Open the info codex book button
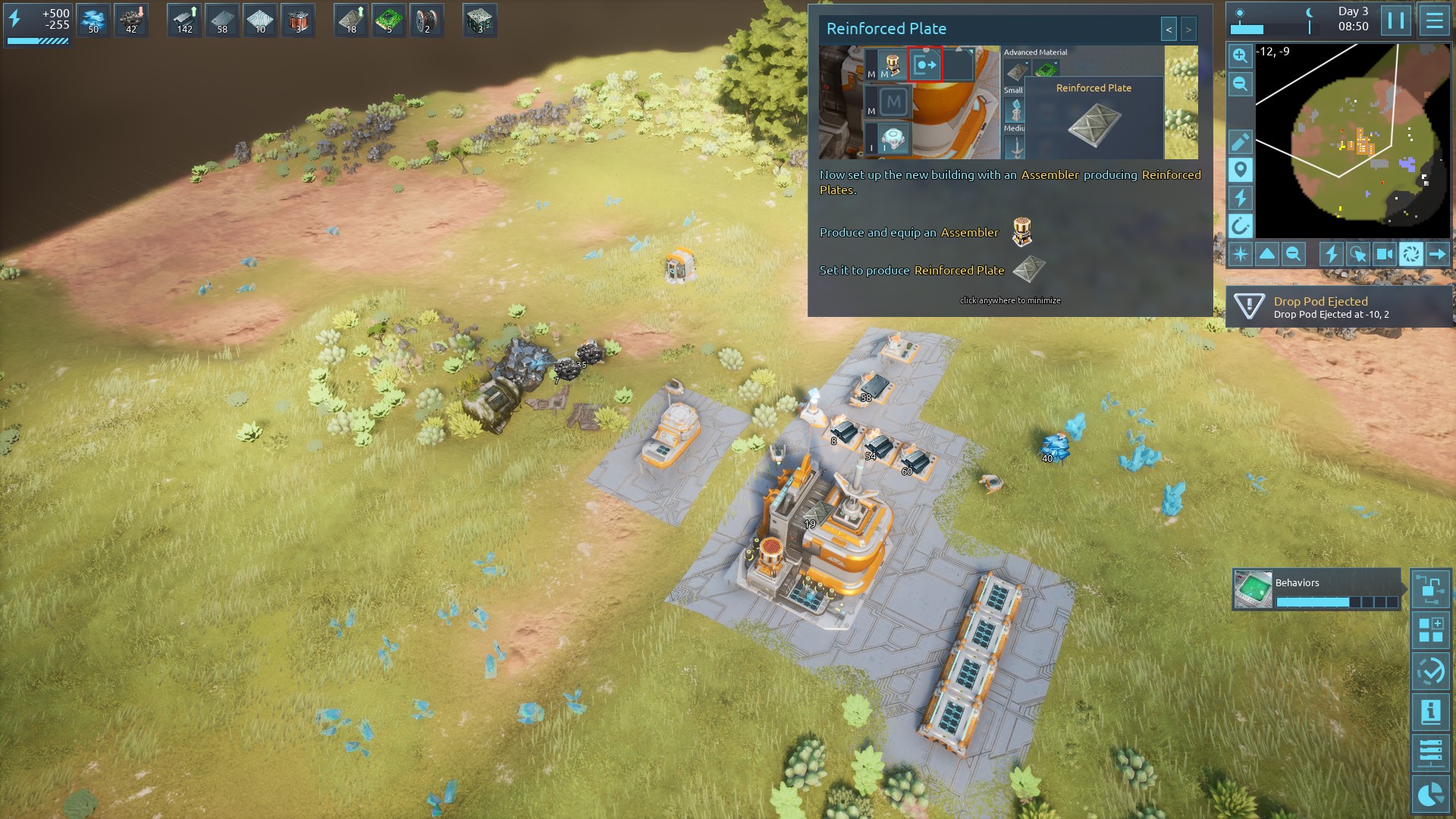The image size is (1456, 819). [x=1430, y=712]
